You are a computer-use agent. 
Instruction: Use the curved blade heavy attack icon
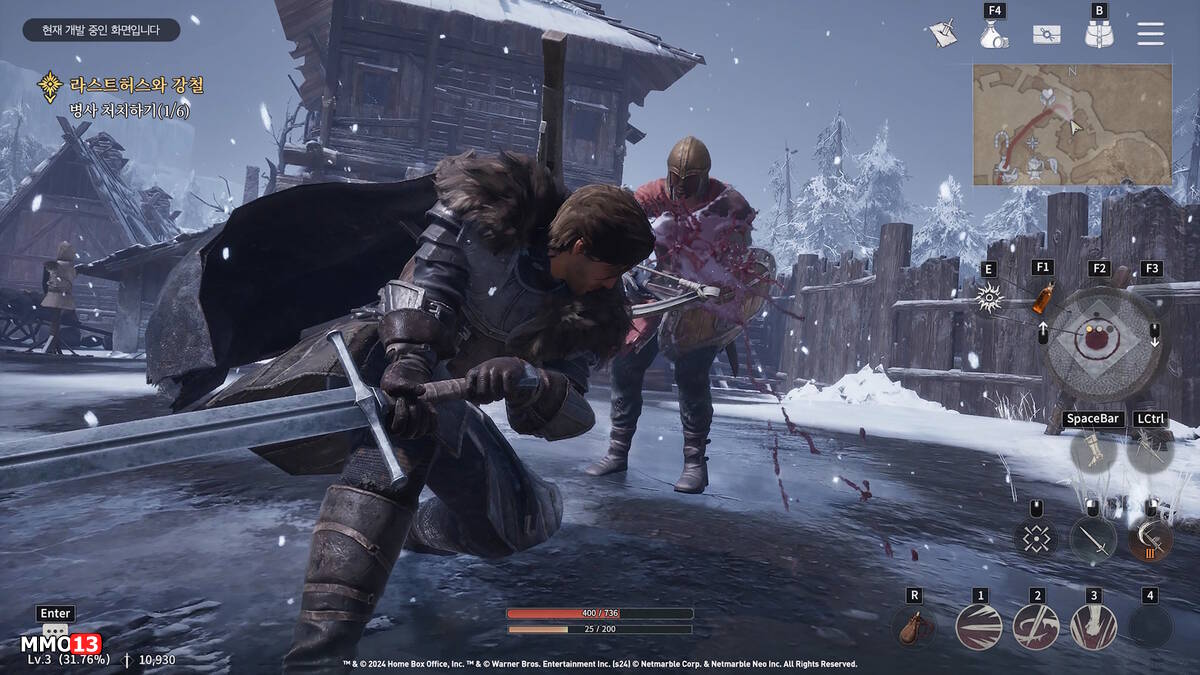pyautogui.click(x=1150, y=539)
